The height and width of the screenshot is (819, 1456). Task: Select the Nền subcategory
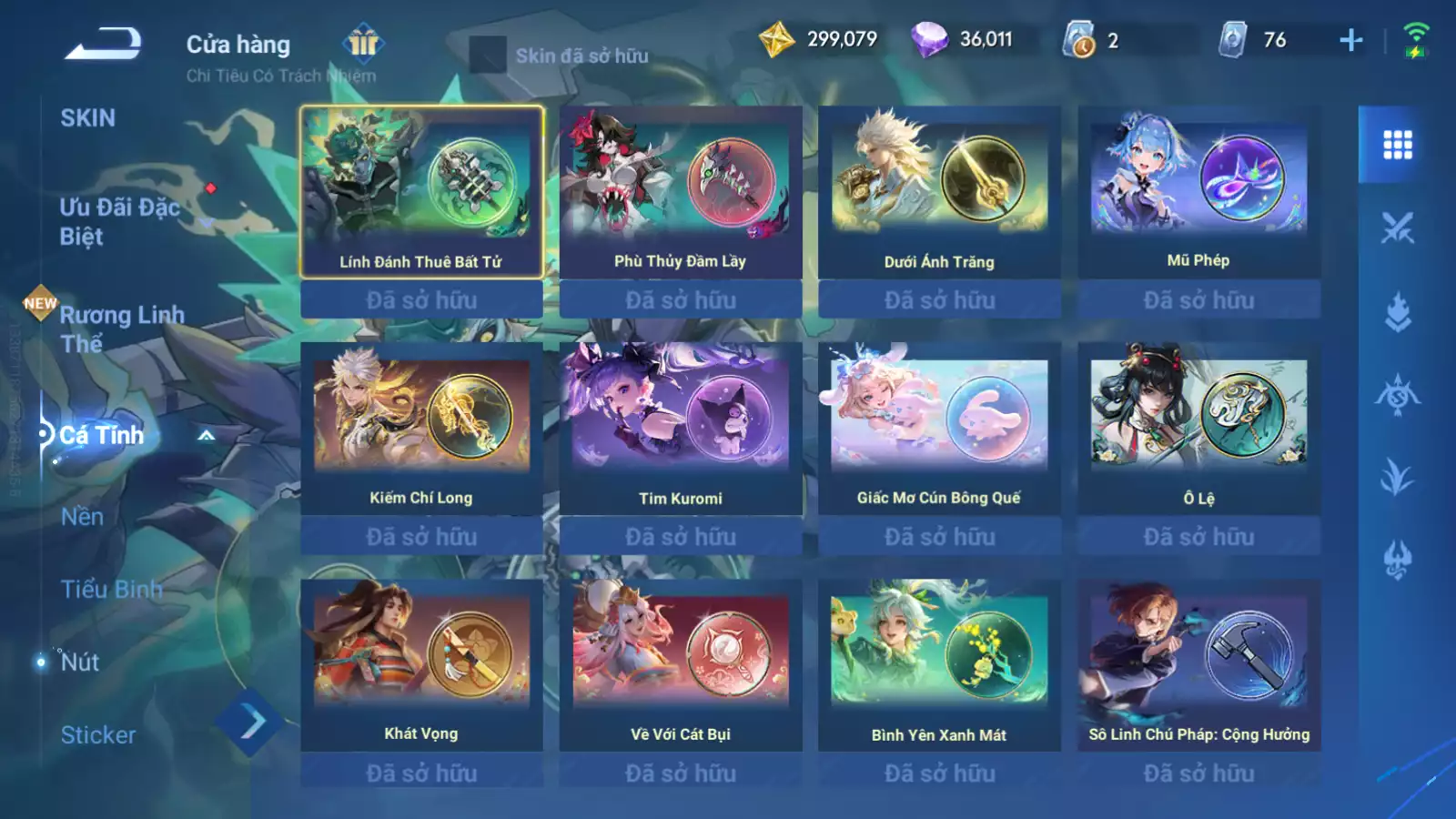pyautogui.click(x=83, y=517)
